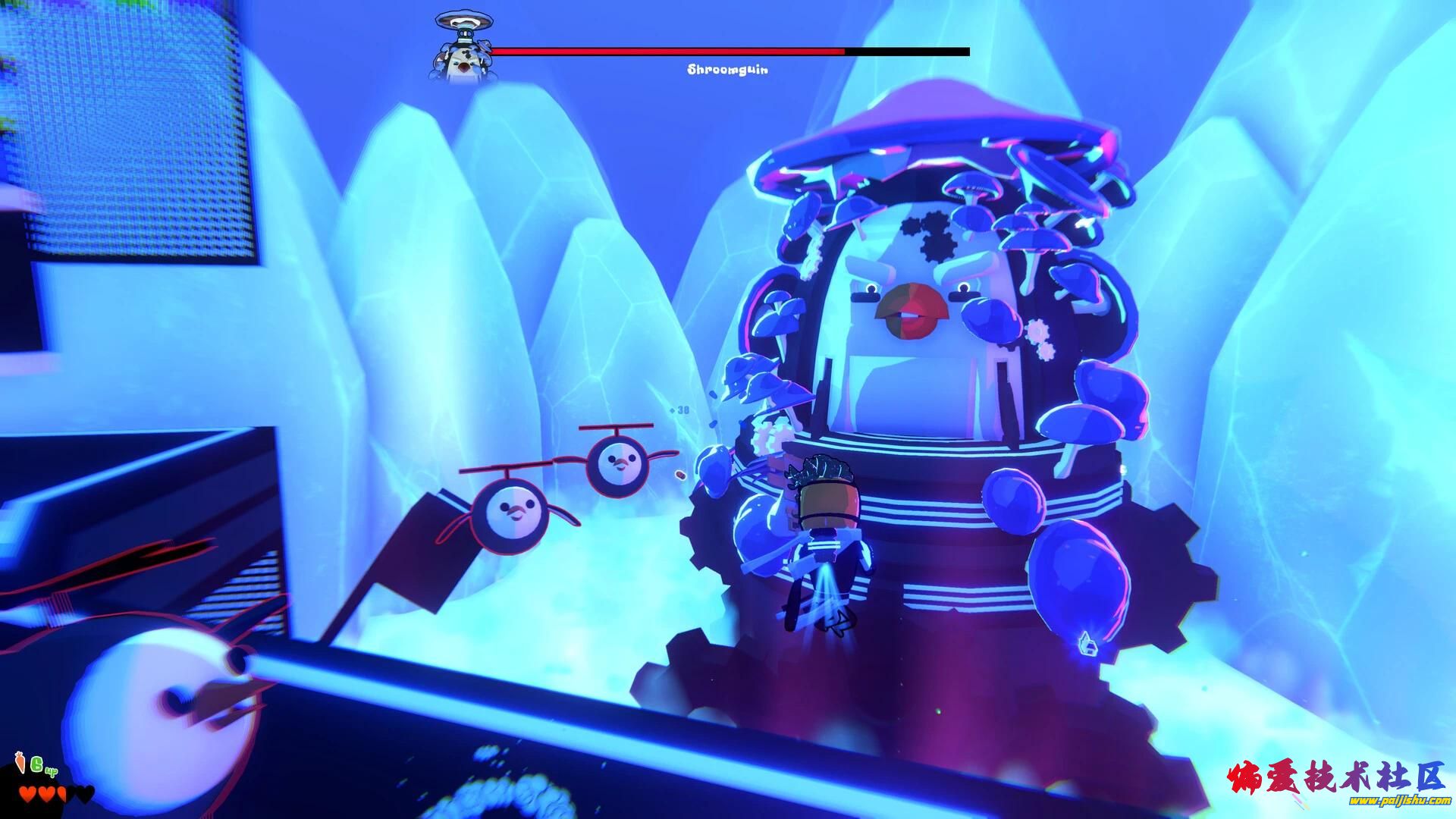Click the Shroomguin boss portrait icon

pyautogui.click(x=463, y=47)
